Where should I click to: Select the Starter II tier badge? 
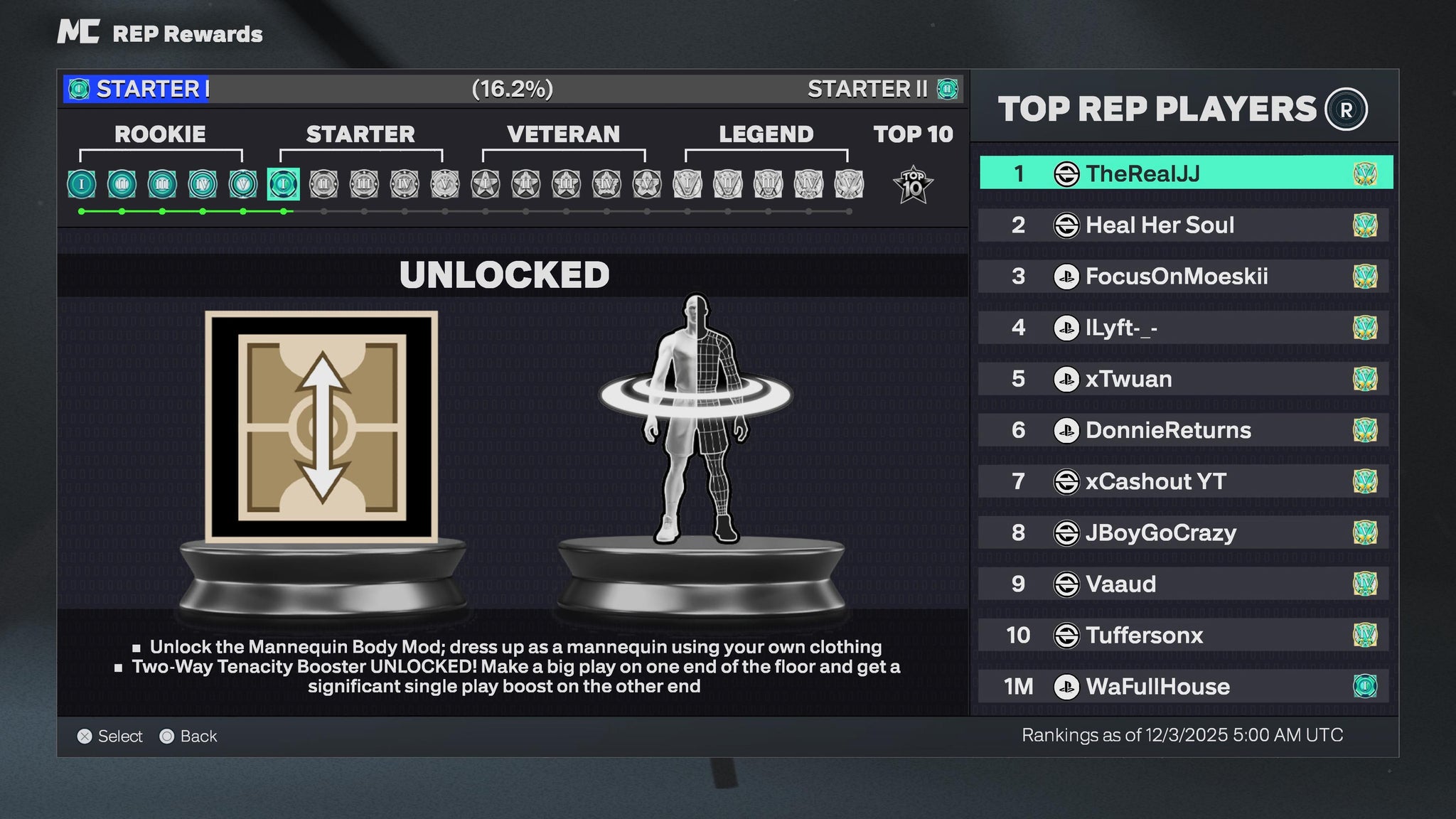pos(323,184)
